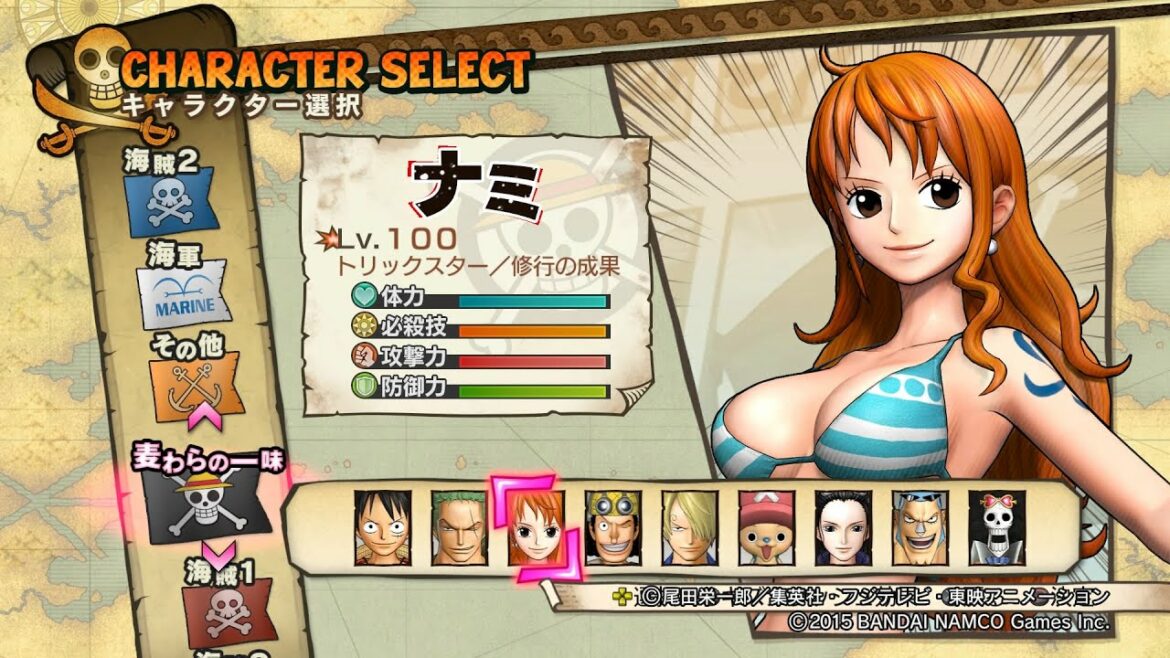Pick Nico Robin's portrait

(843, 527)
